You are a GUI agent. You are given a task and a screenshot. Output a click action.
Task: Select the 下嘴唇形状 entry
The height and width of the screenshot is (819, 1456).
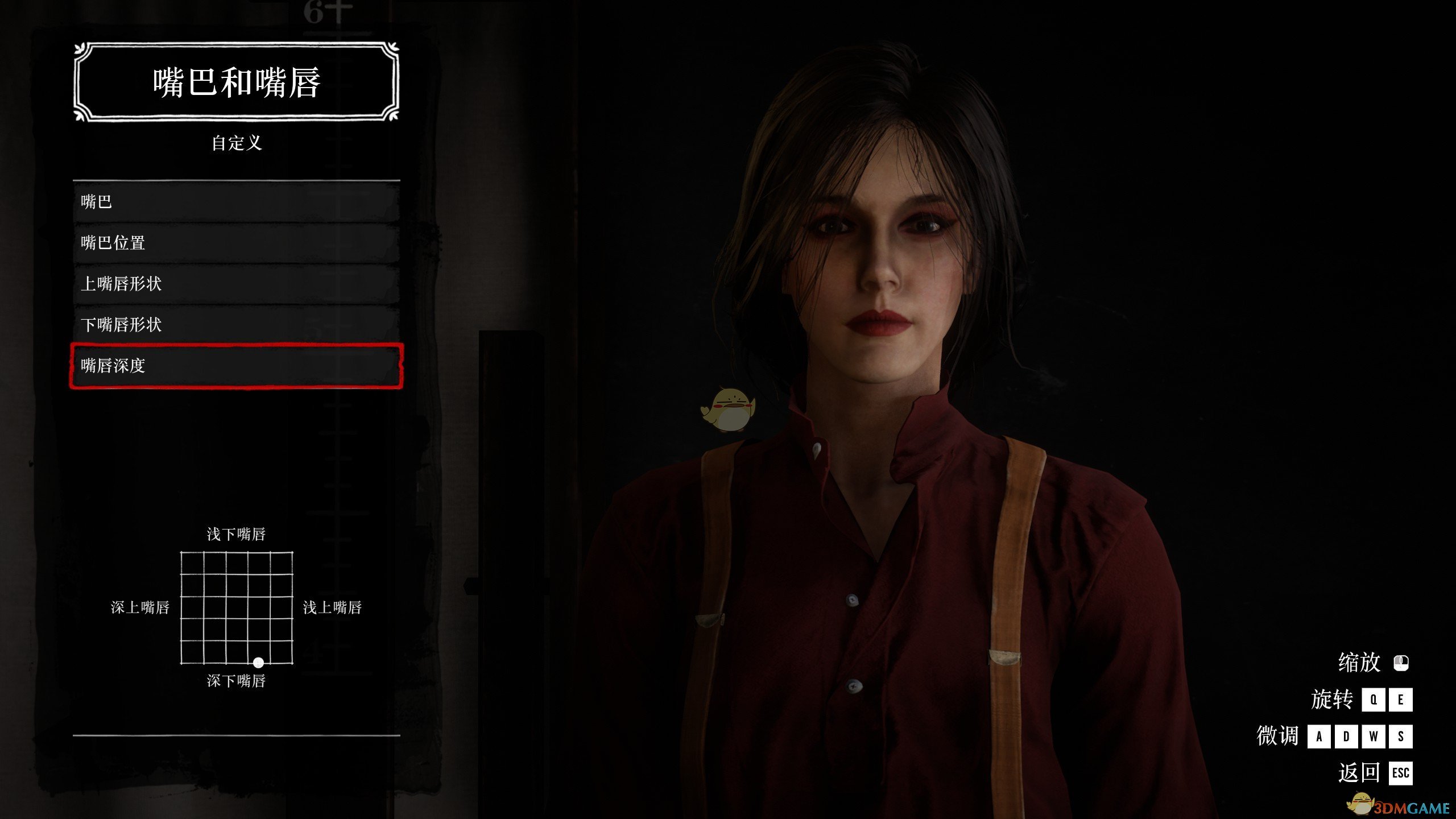click(236, 325)
